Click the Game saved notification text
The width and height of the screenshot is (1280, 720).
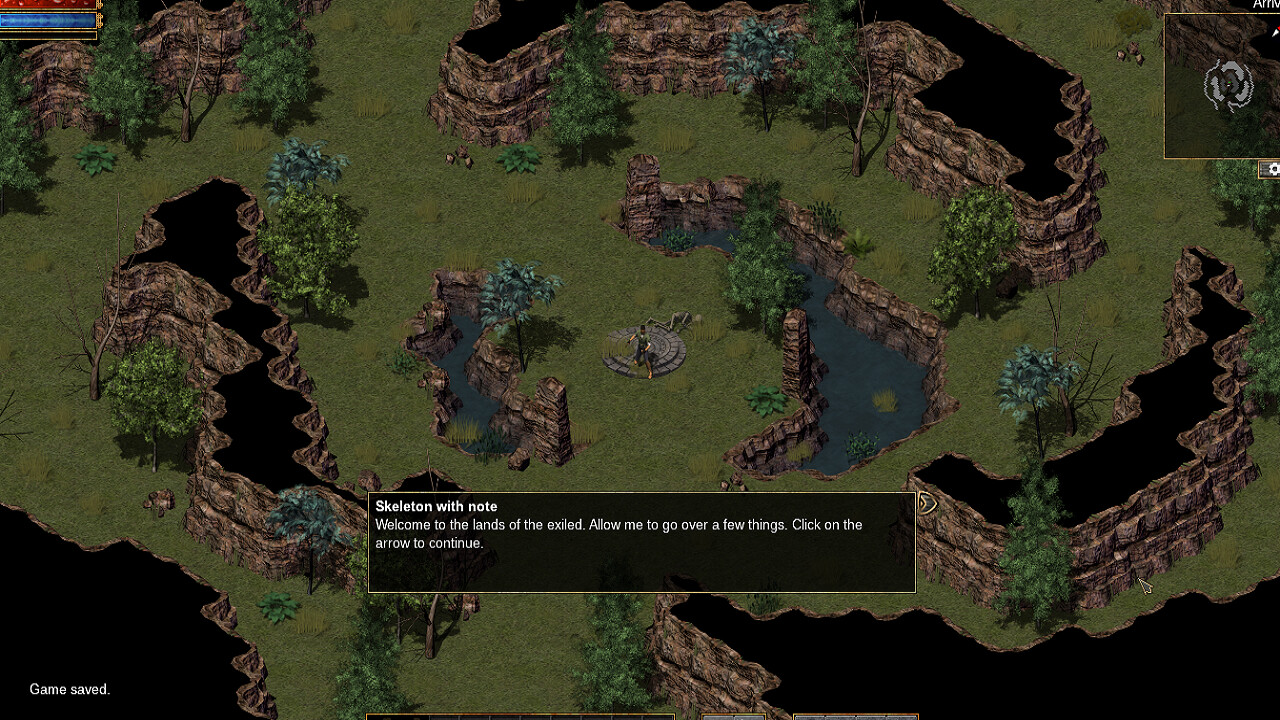pos(68,689)
